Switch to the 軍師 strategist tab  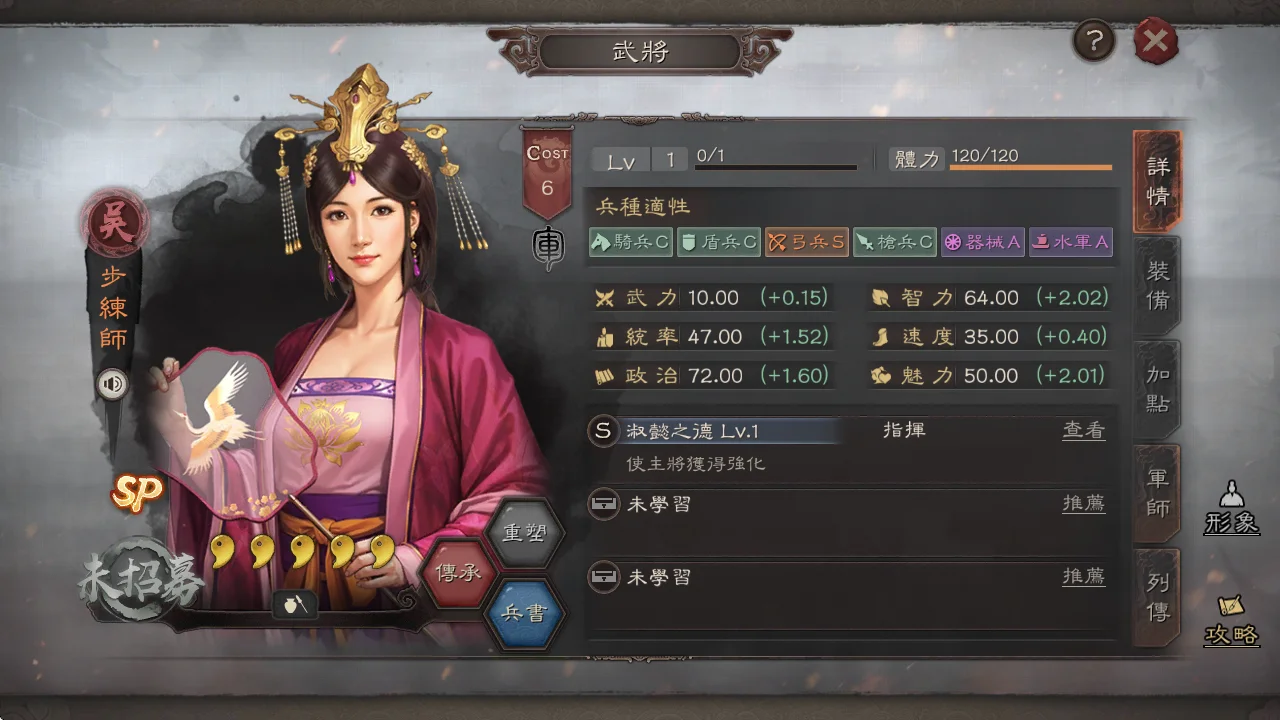pyautogui.click(x=1156, y=492)
